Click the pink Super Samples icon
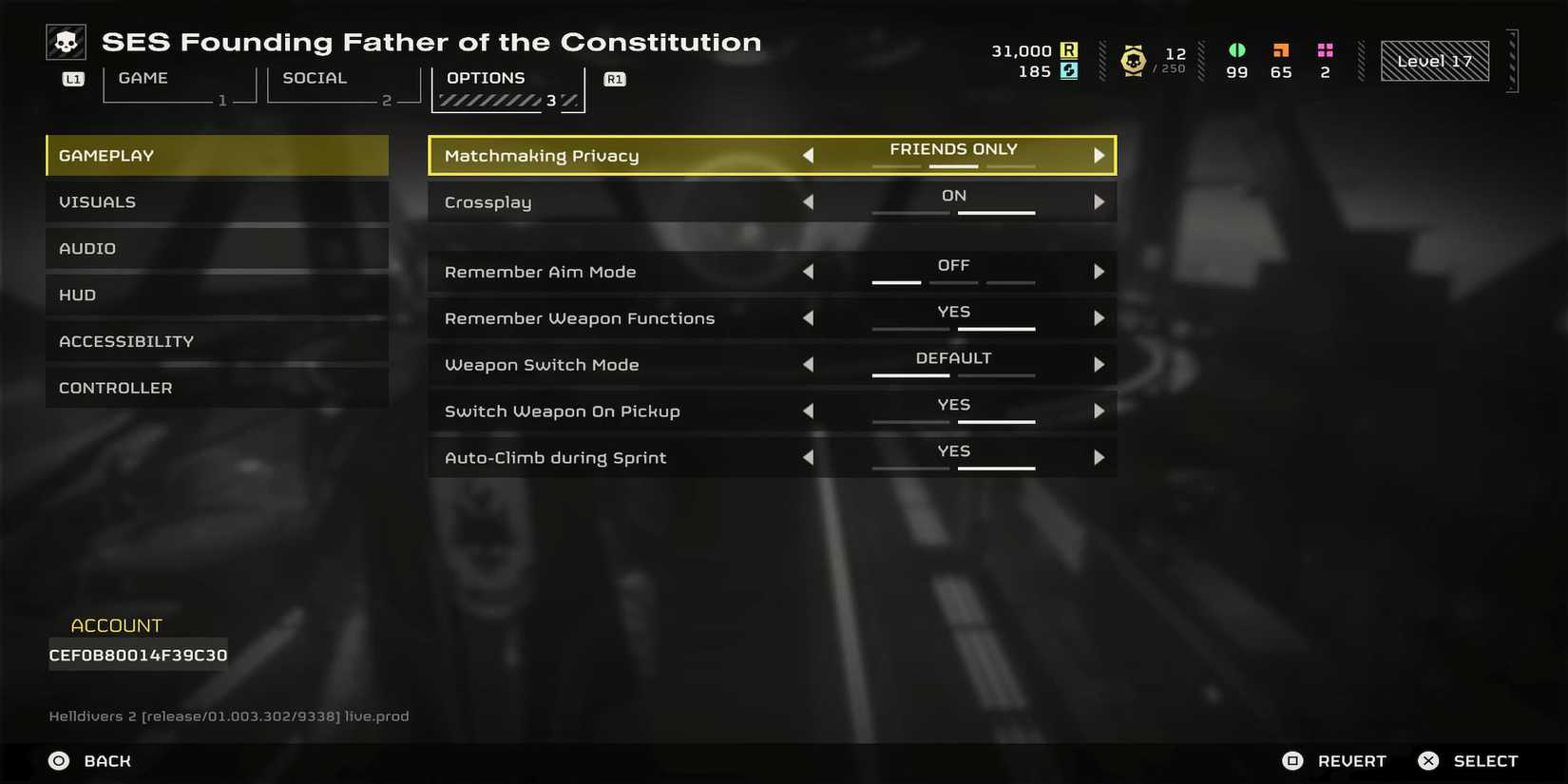 coord(1325,50)
